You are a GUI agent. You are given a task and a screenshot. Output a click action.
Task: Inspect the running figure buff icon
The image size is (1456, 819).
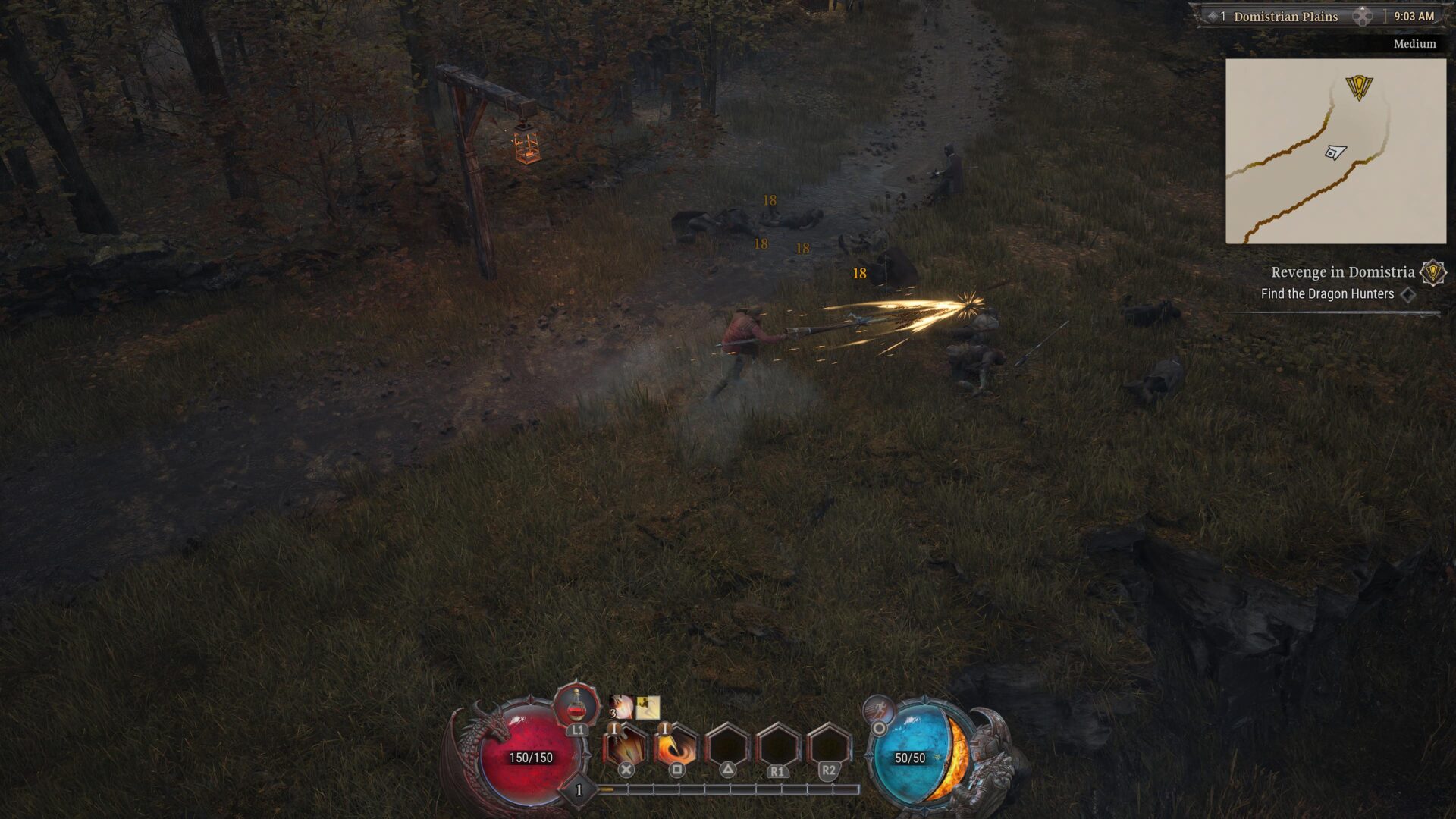tap(648, 708)
